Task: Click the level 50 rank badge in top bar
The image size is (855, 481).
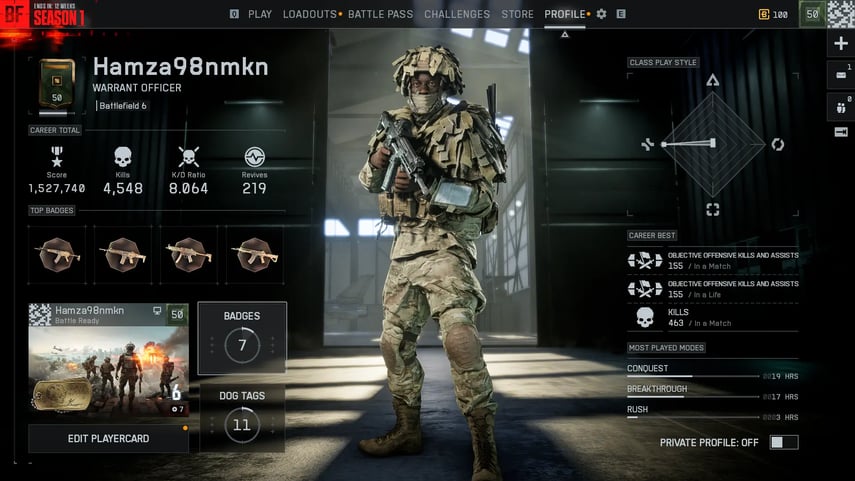Action: [812, 14]
